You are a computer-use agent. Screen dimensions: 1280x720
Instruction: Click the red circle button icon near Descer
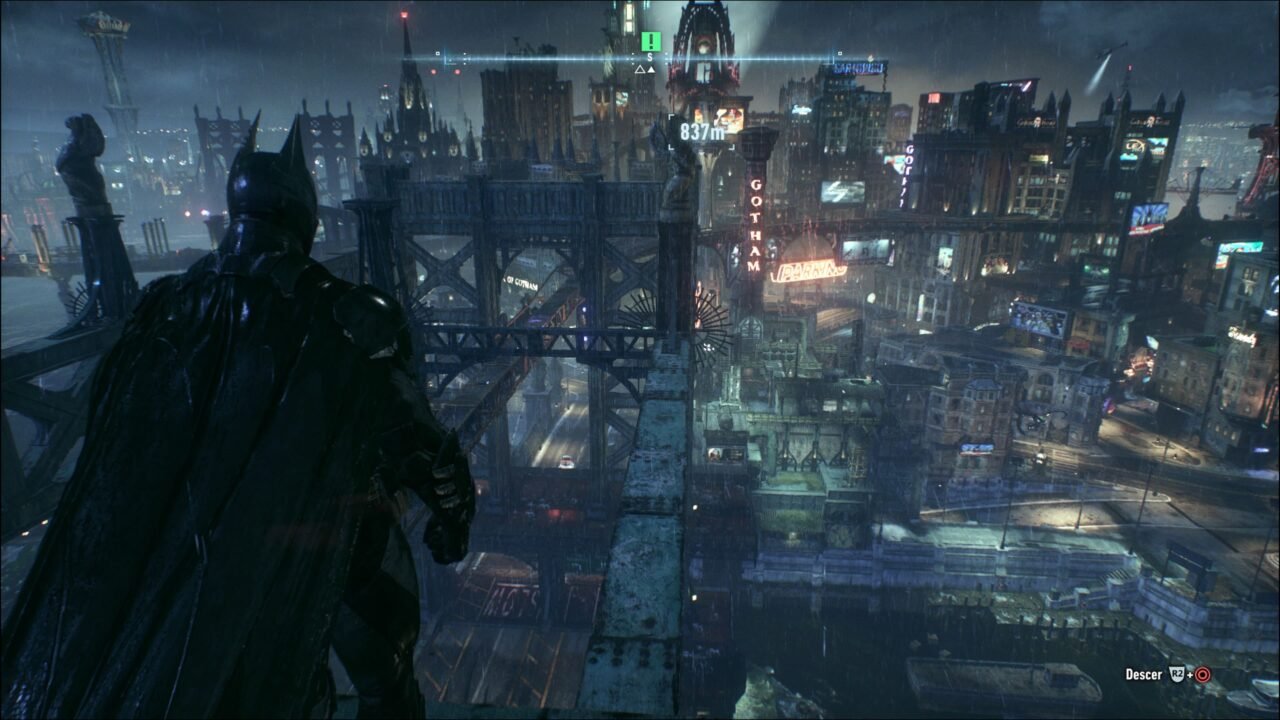pos(1203,674)
